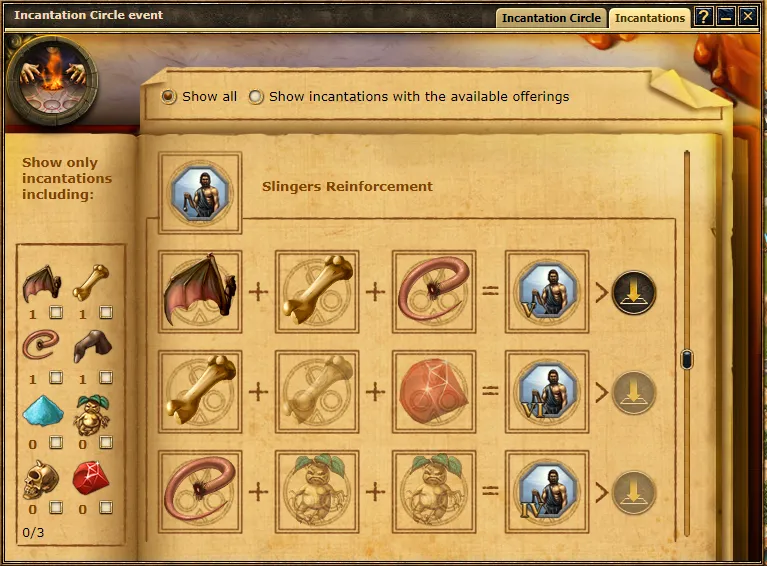Viewport: 767px width, 566px height.
Task: Select the Show all radio option
Action: pos(169,97)
